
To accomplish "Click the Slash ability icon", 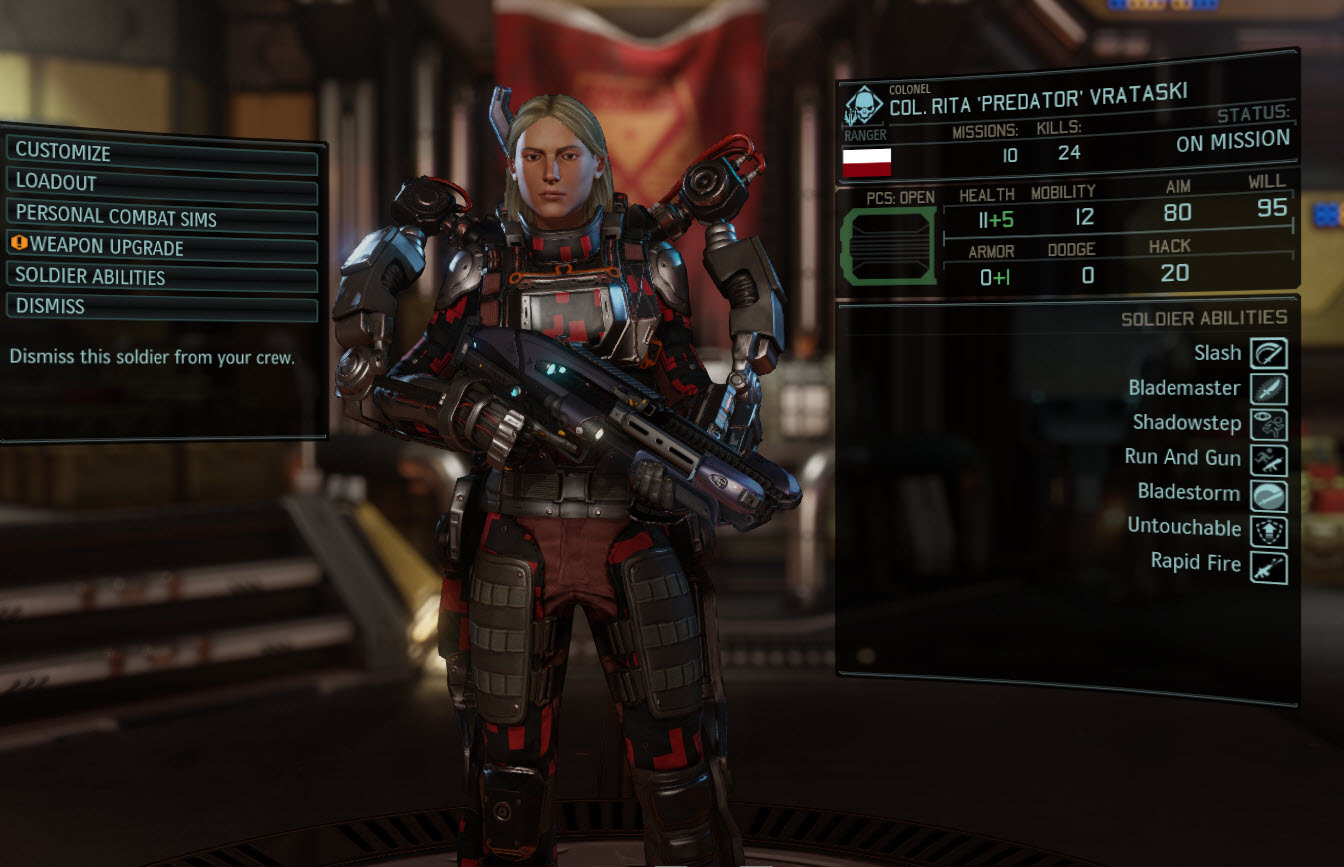I will (1268, 353).
